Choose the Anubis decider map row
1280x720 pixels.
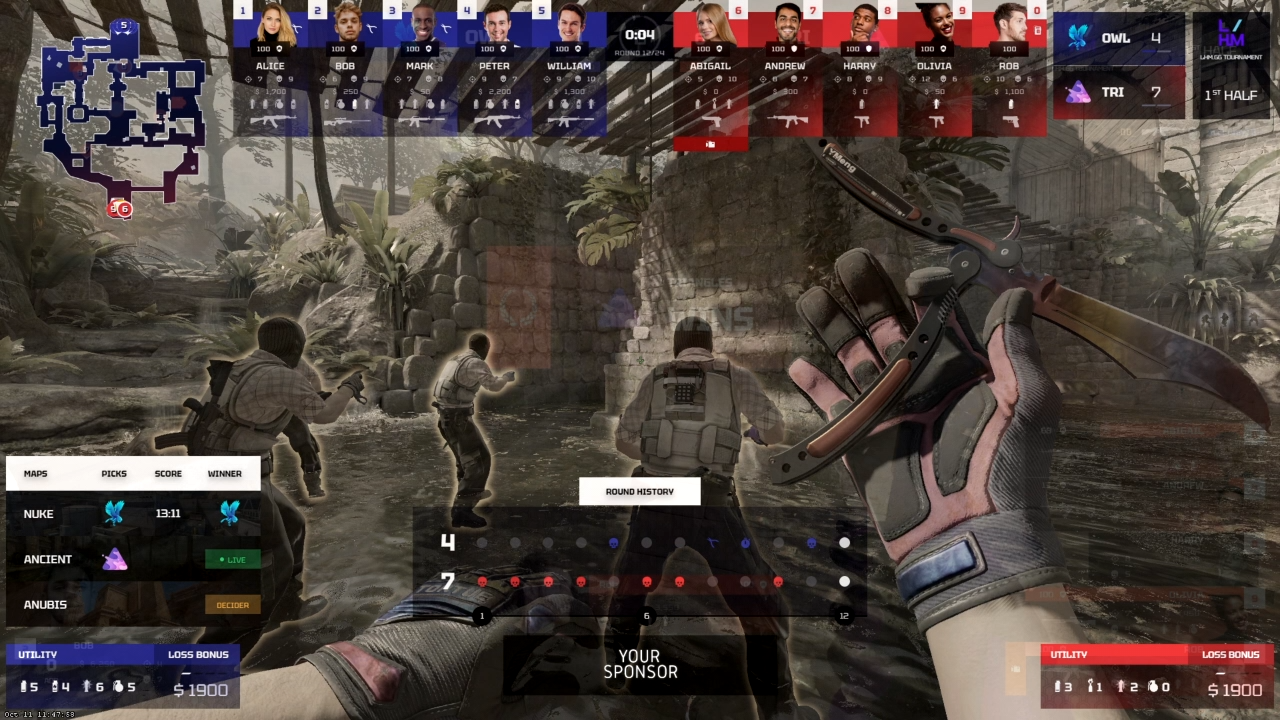[x=133, y=604]
